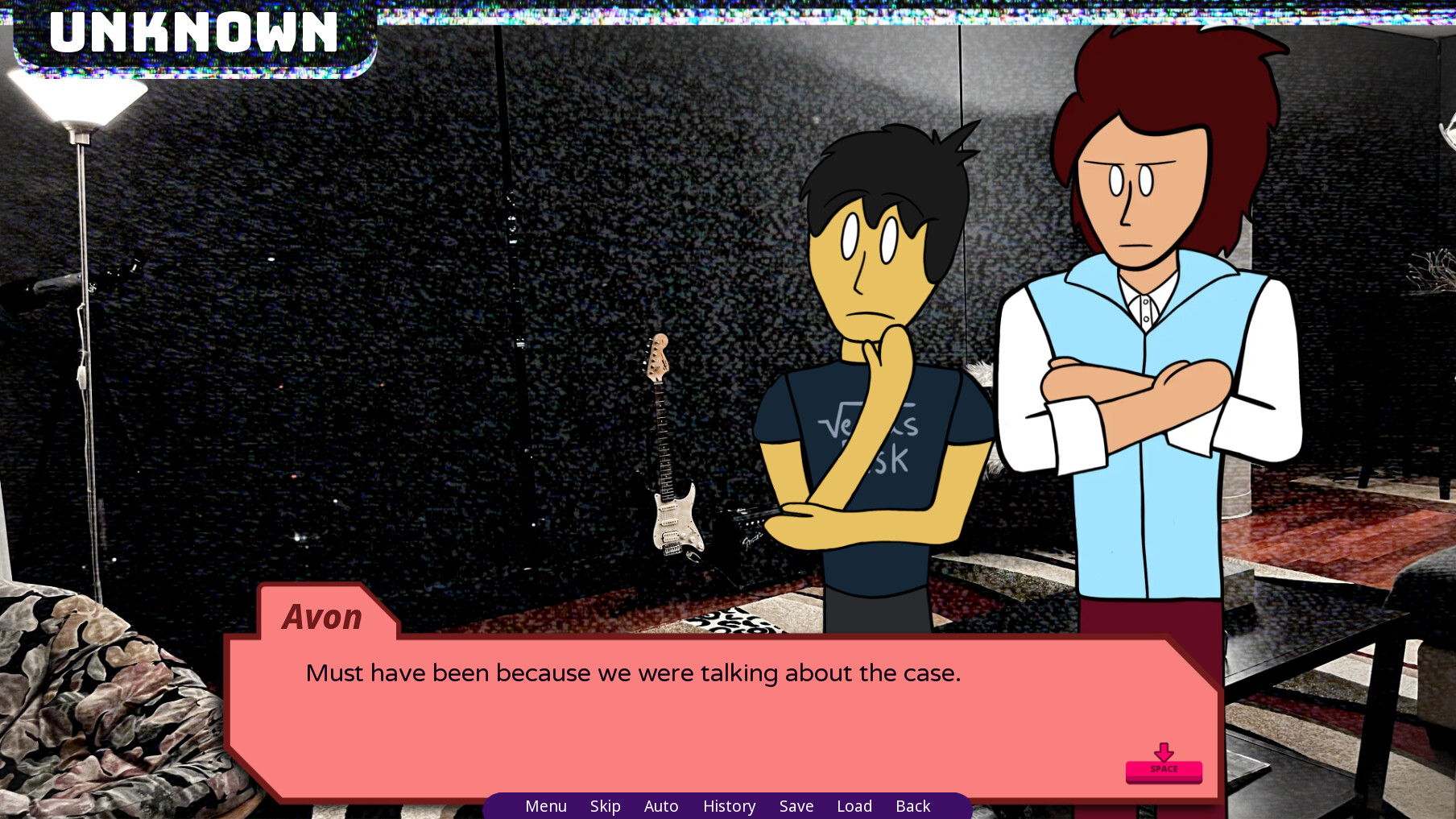This screenshot has width=1456, height=819.
Task: Open the dialogue History
Action: pos(728,805)
